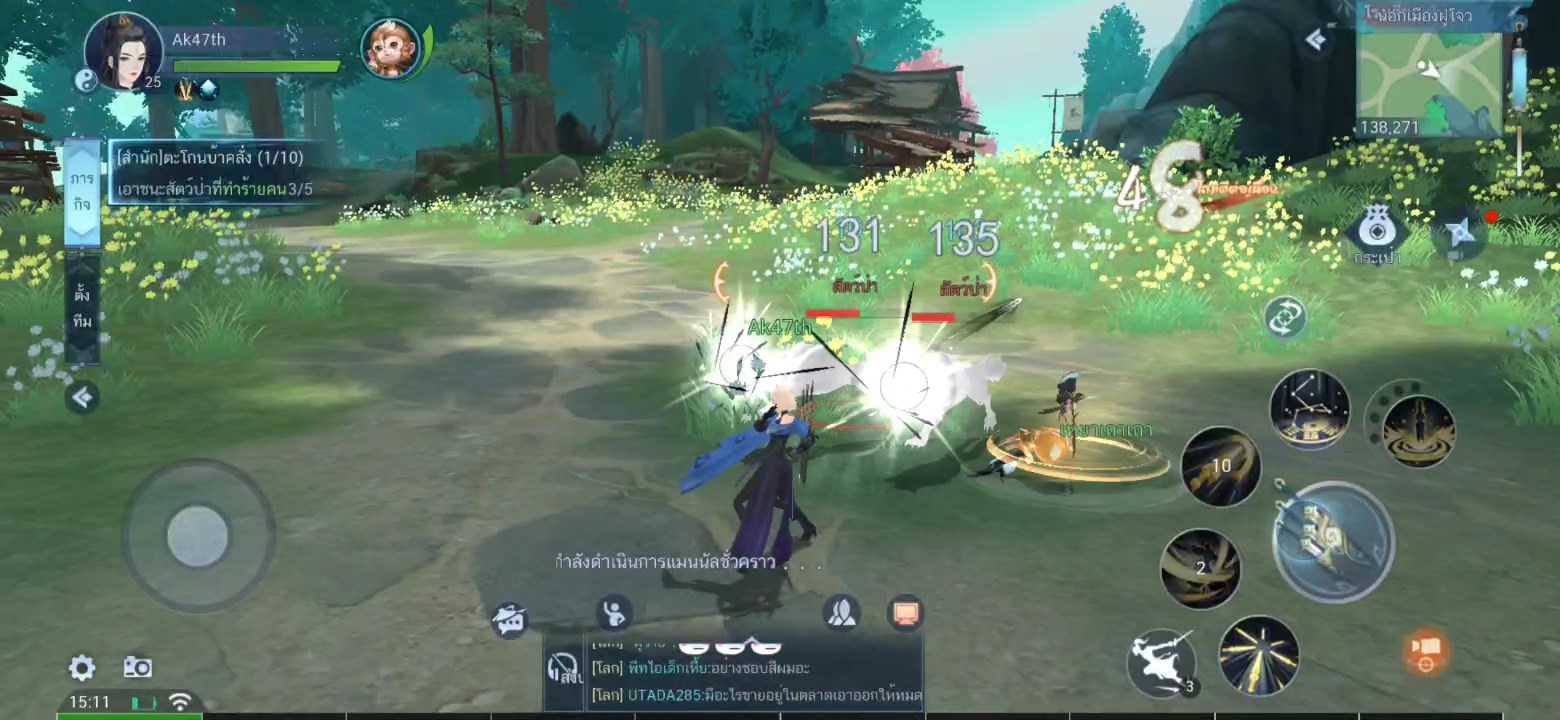Screen dimensions: 1560x720
Task: Tap the monkey pet portrait
Action: tap(390, 48)
